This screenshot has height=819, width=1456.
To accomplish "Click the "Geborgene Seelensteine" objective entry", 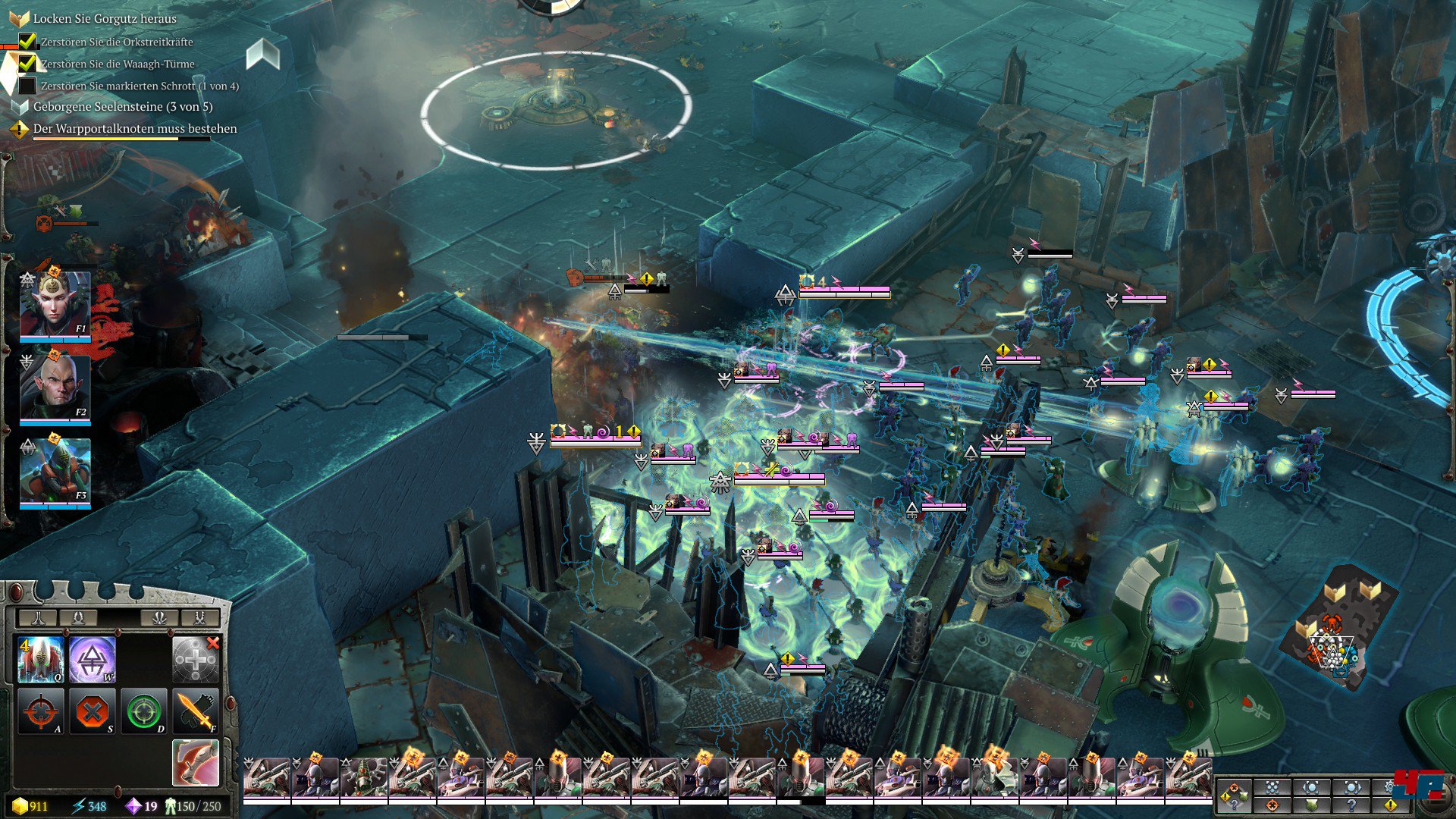I will 122,107.
